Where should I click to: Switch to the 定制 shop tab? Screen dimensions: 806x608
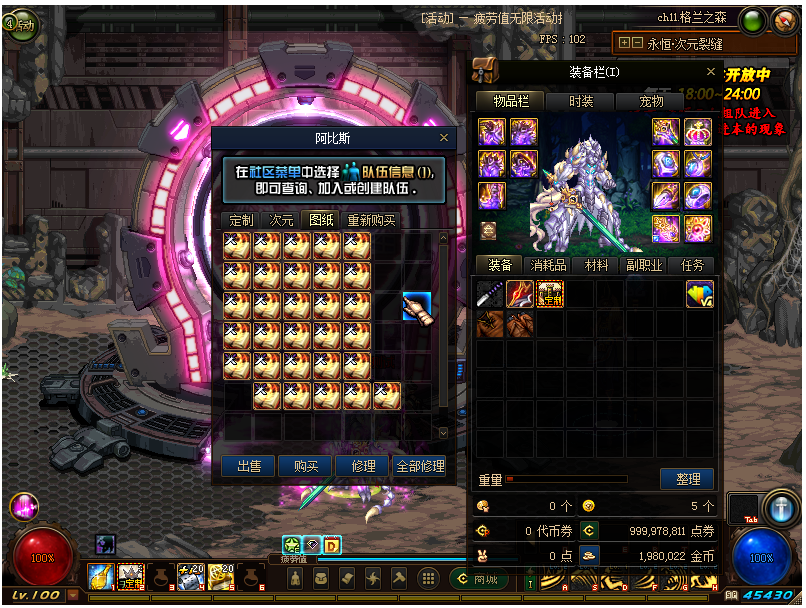[x=241, y=220]
